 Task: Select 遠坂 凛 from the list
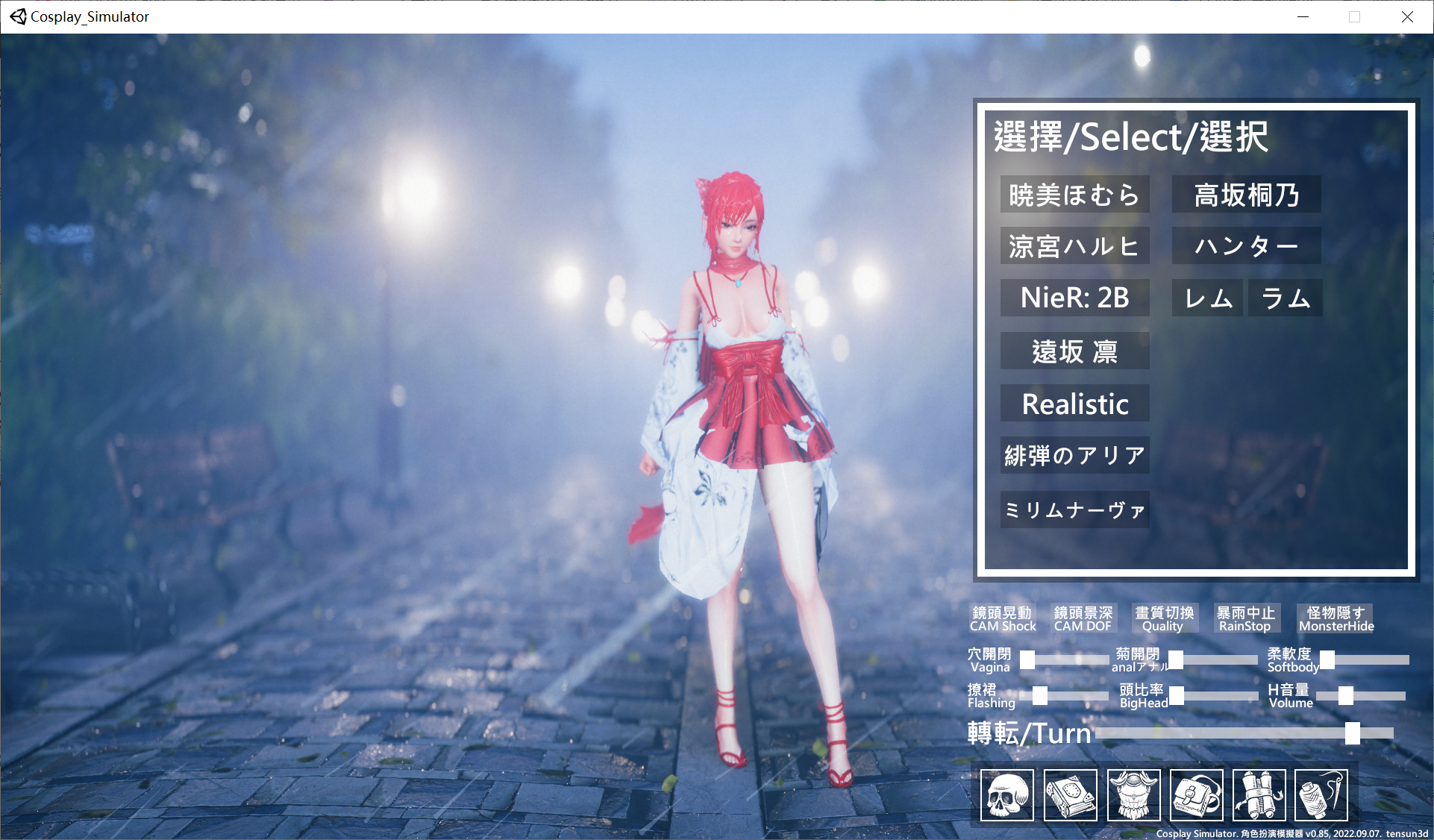(1074, 351)
